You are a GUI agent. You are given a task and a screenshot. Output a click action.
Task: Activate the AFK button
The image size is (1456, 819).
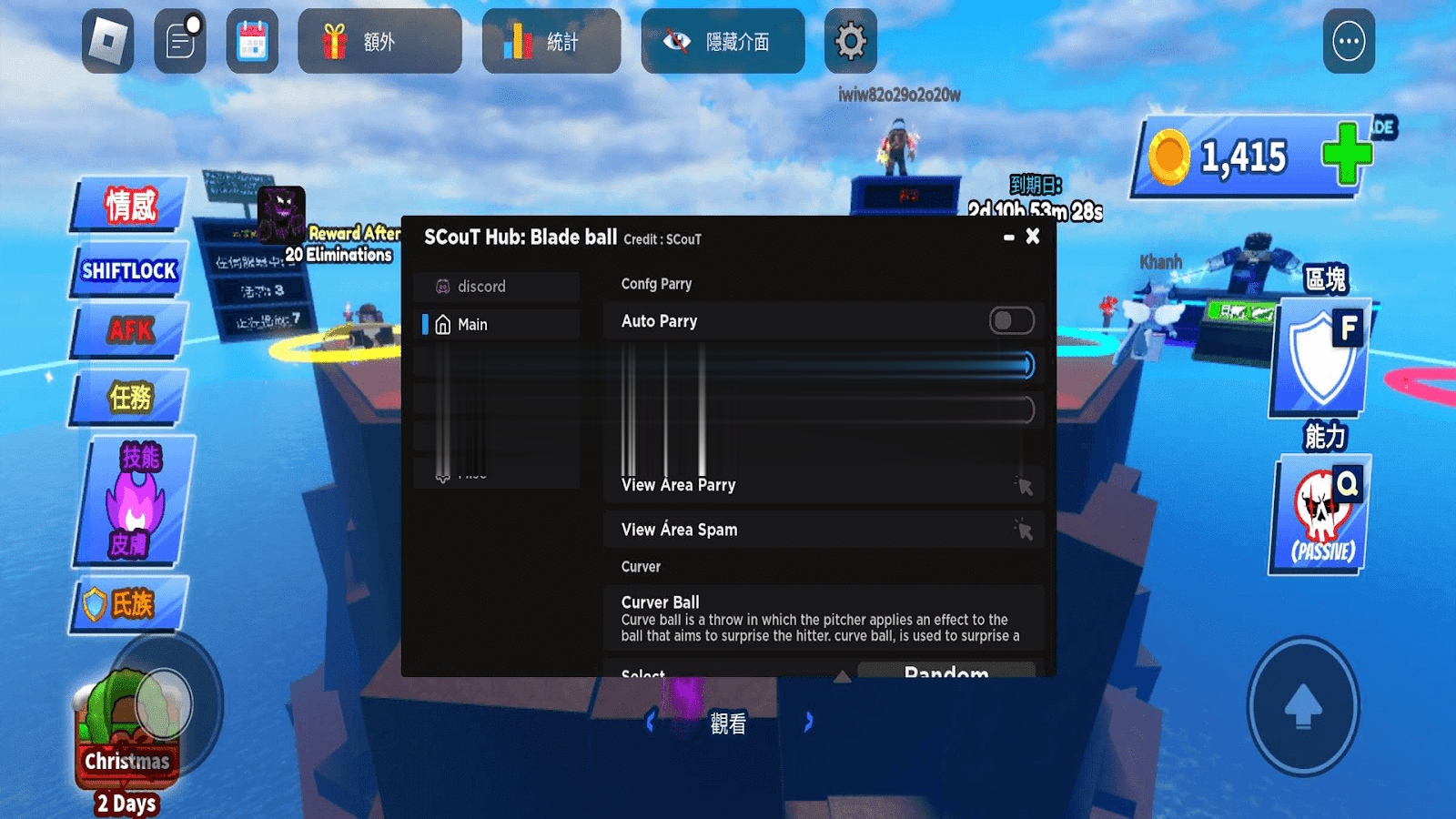tap(130, 329)
